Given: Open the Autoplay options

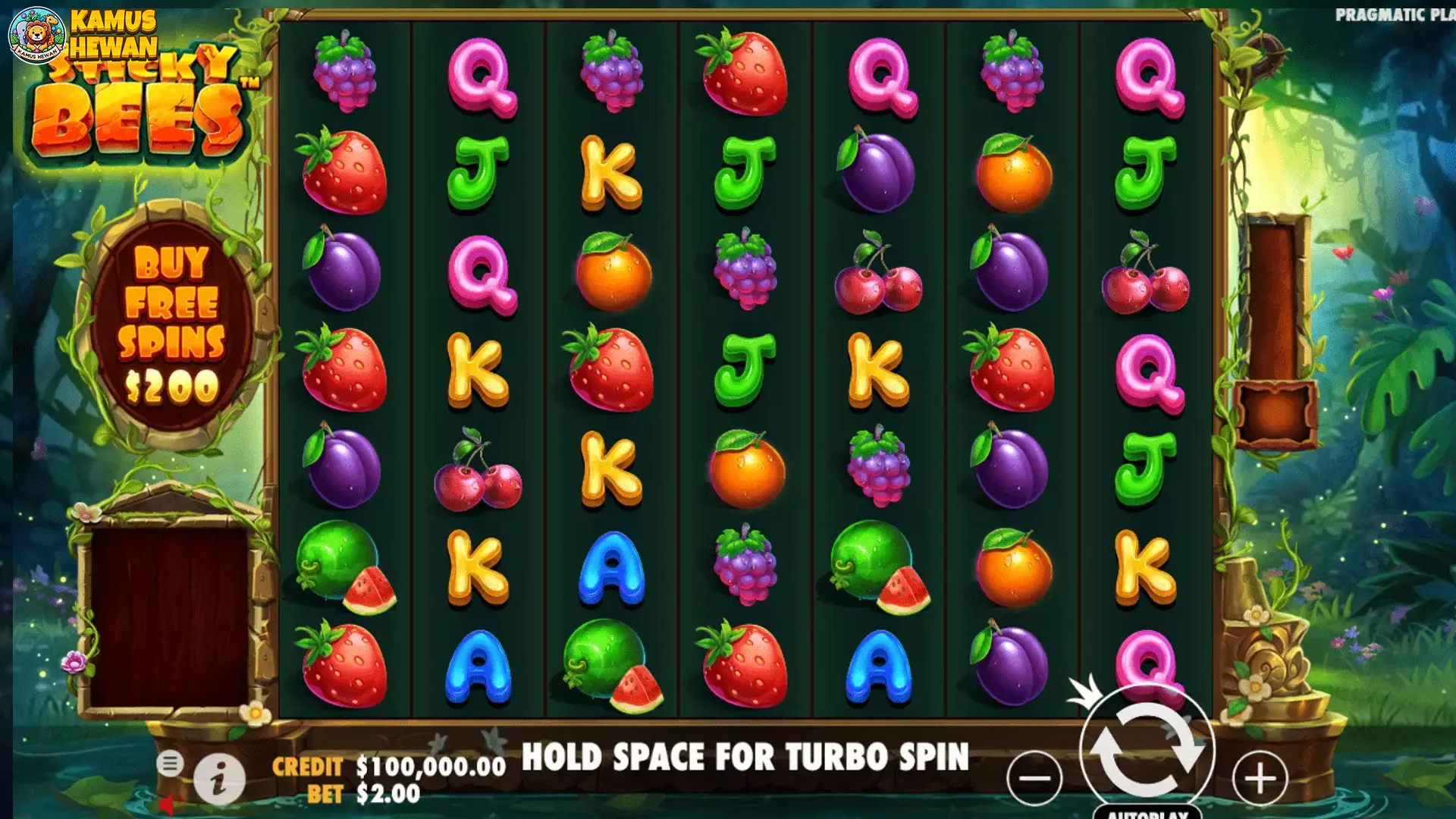Looking at the screenshot, I should (x=1147, y=812).
